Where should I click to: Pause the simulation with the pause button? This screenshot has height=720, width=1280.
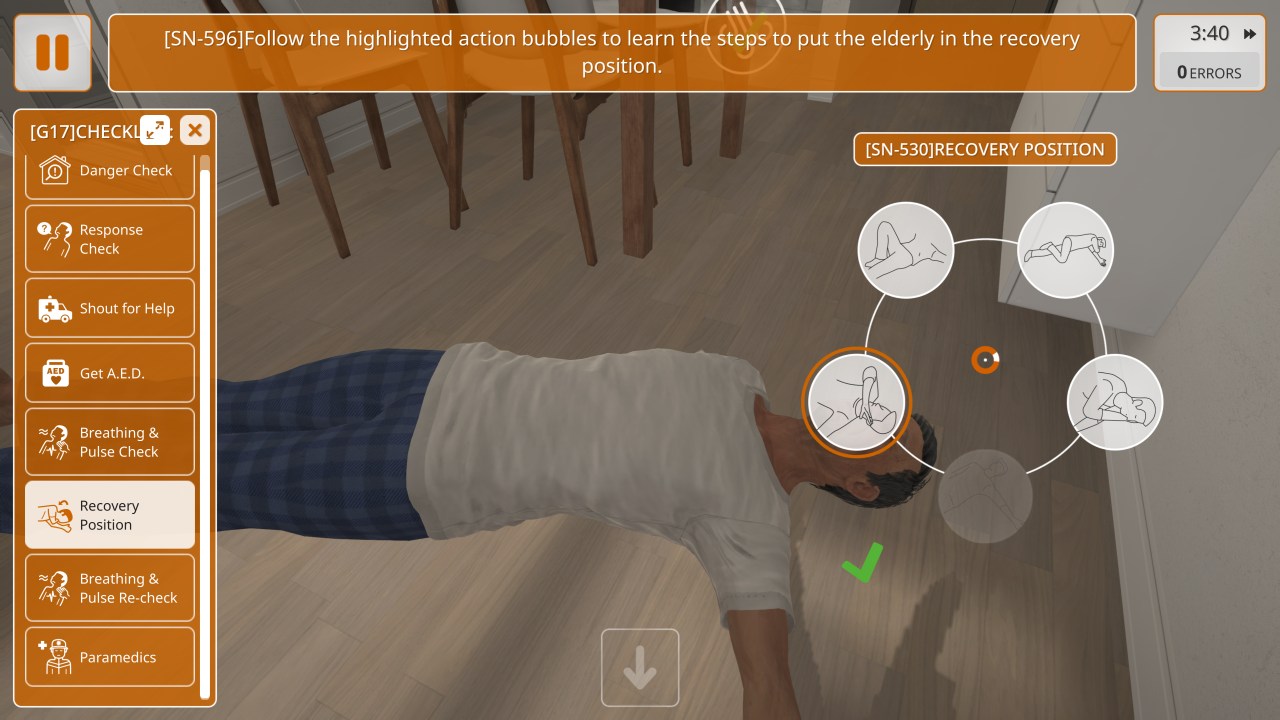coord(52,52)
